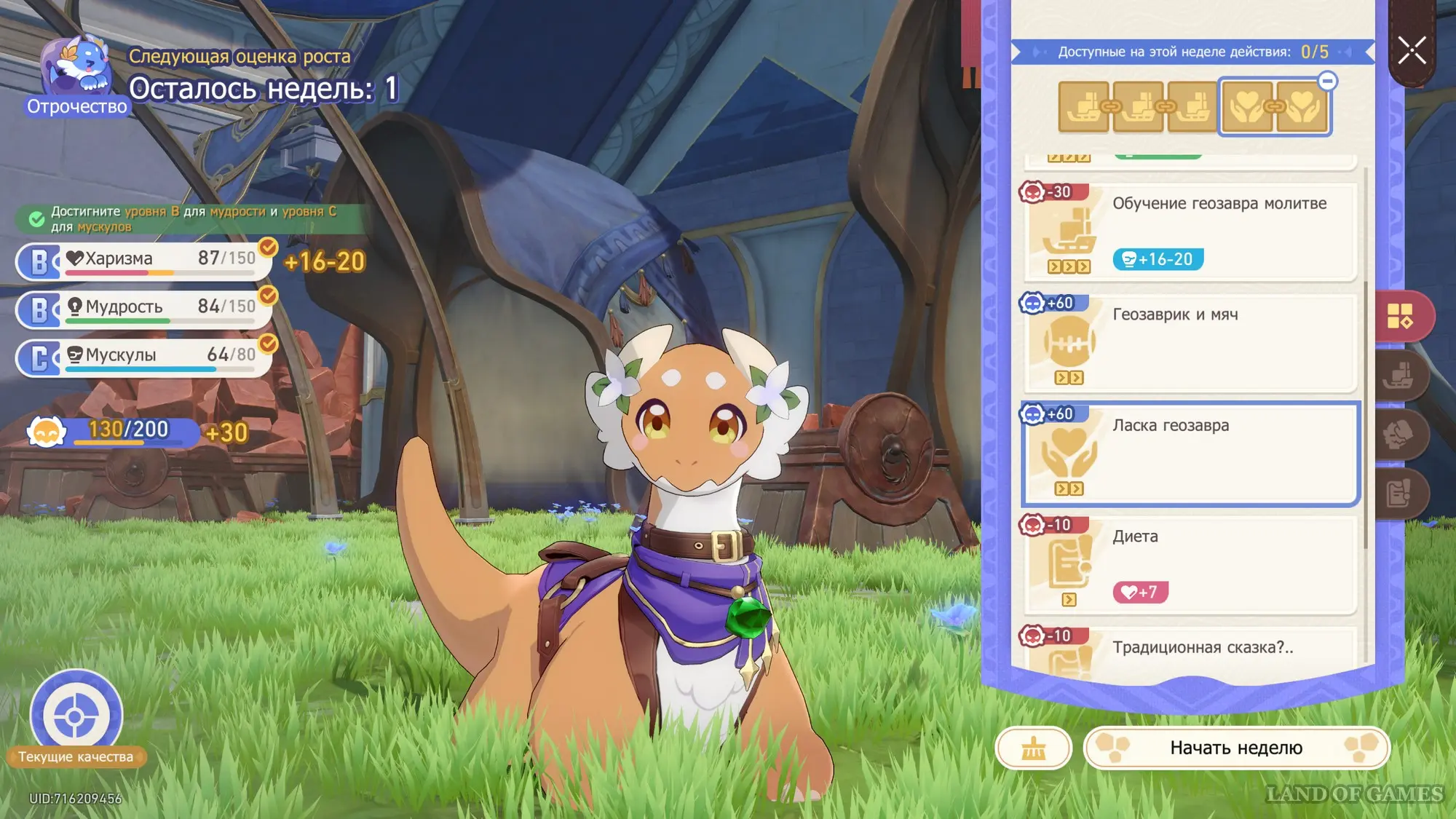
Task: Clear the planned actions with broom button
Action: (x=1033, y=748)
